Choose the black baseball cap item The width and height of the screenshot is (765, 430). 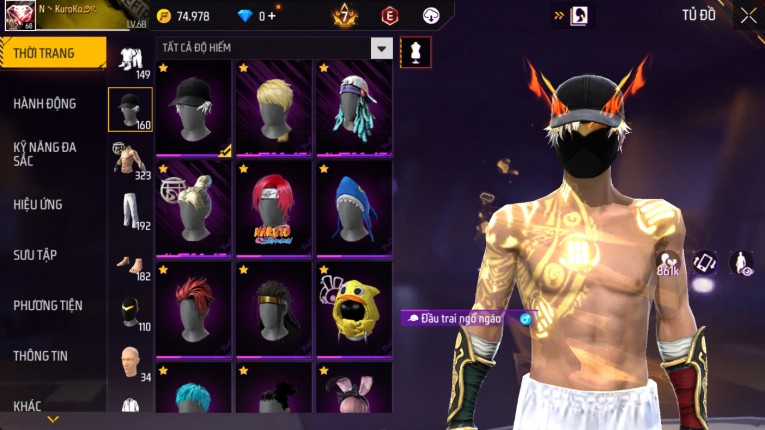pos(194,107)
